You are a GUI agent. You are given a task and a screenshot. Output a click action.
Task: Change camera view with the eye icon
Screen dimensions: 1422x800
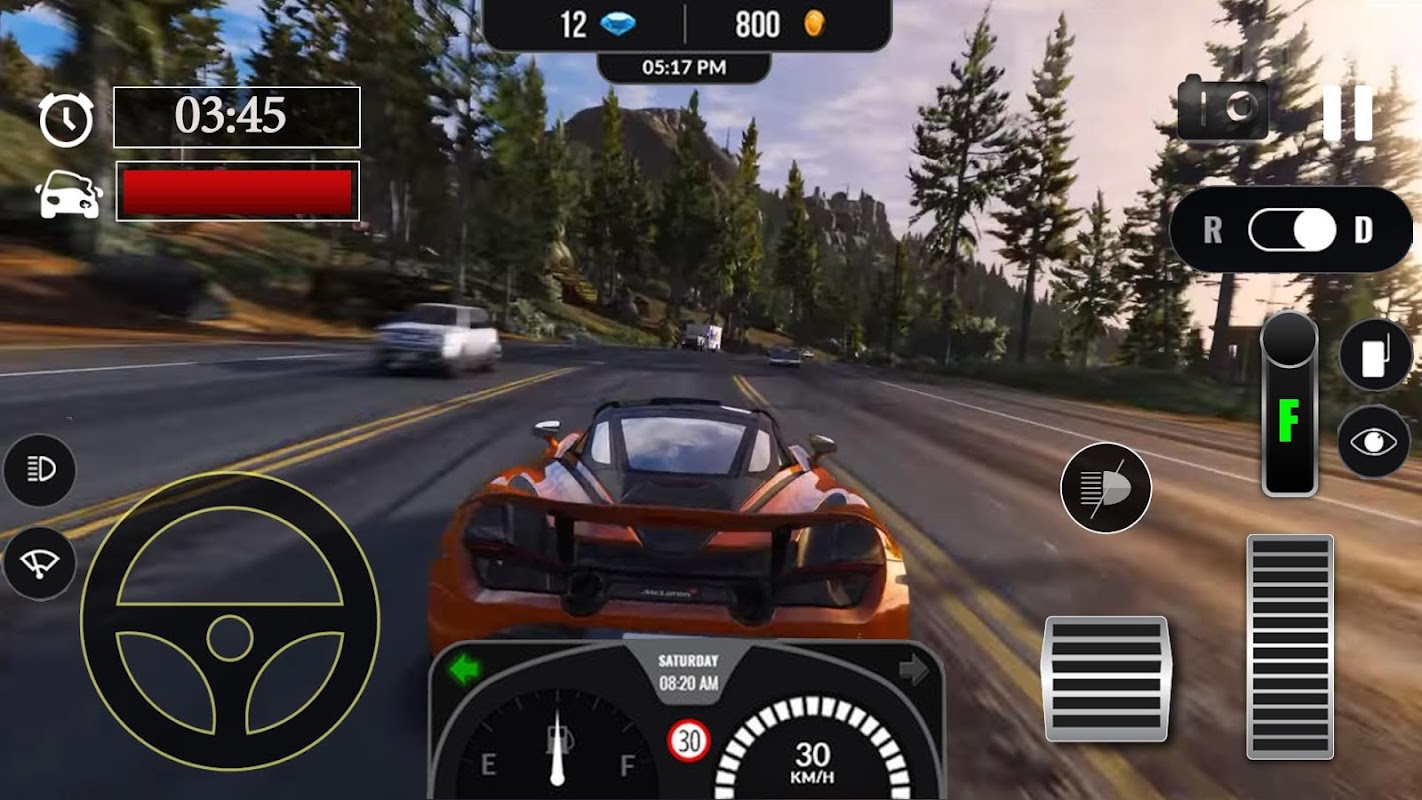[1374, 442]
